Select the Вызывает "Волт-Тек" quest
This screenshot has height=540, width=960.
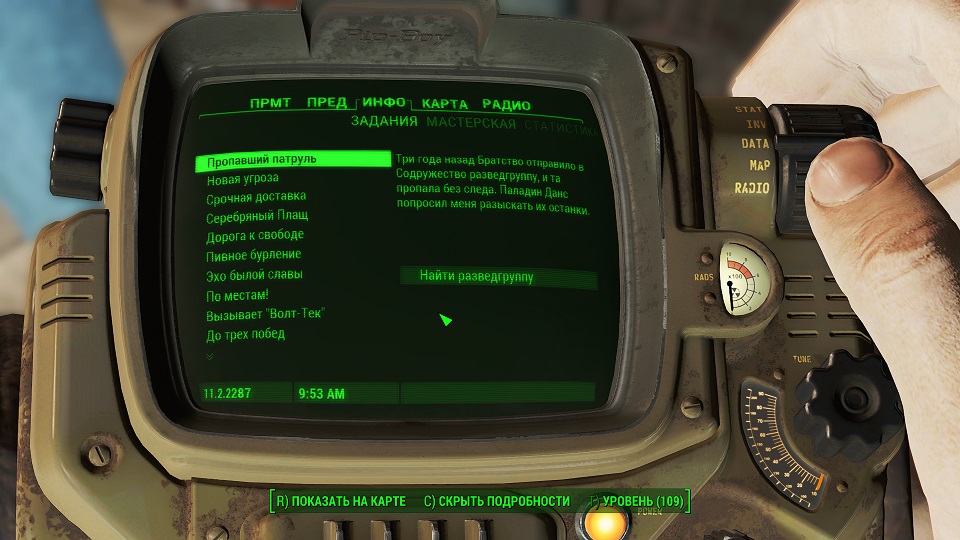(266, 314)
